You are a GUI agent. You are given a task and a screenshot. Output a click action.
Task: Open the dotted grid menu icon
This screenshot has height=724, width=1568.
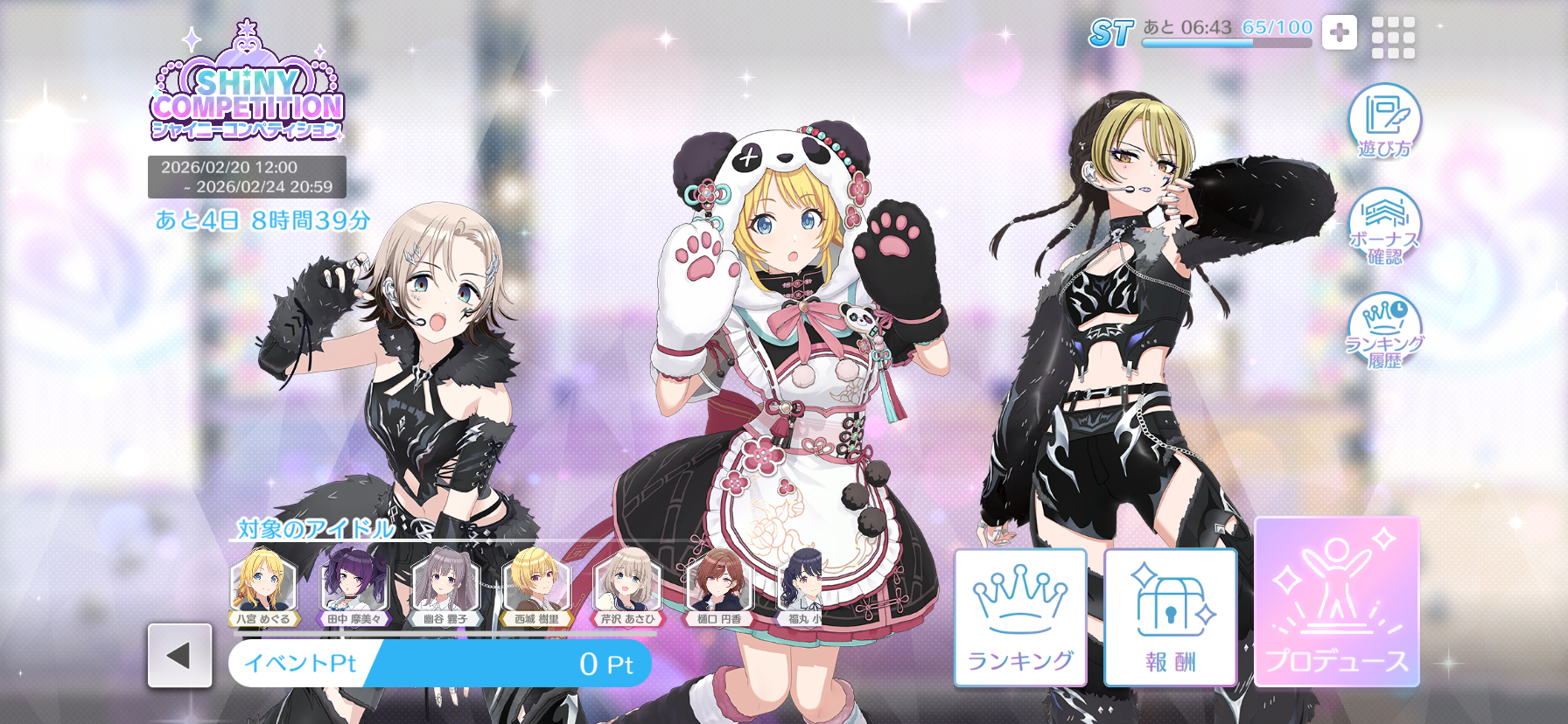(x=1393, y=38)
